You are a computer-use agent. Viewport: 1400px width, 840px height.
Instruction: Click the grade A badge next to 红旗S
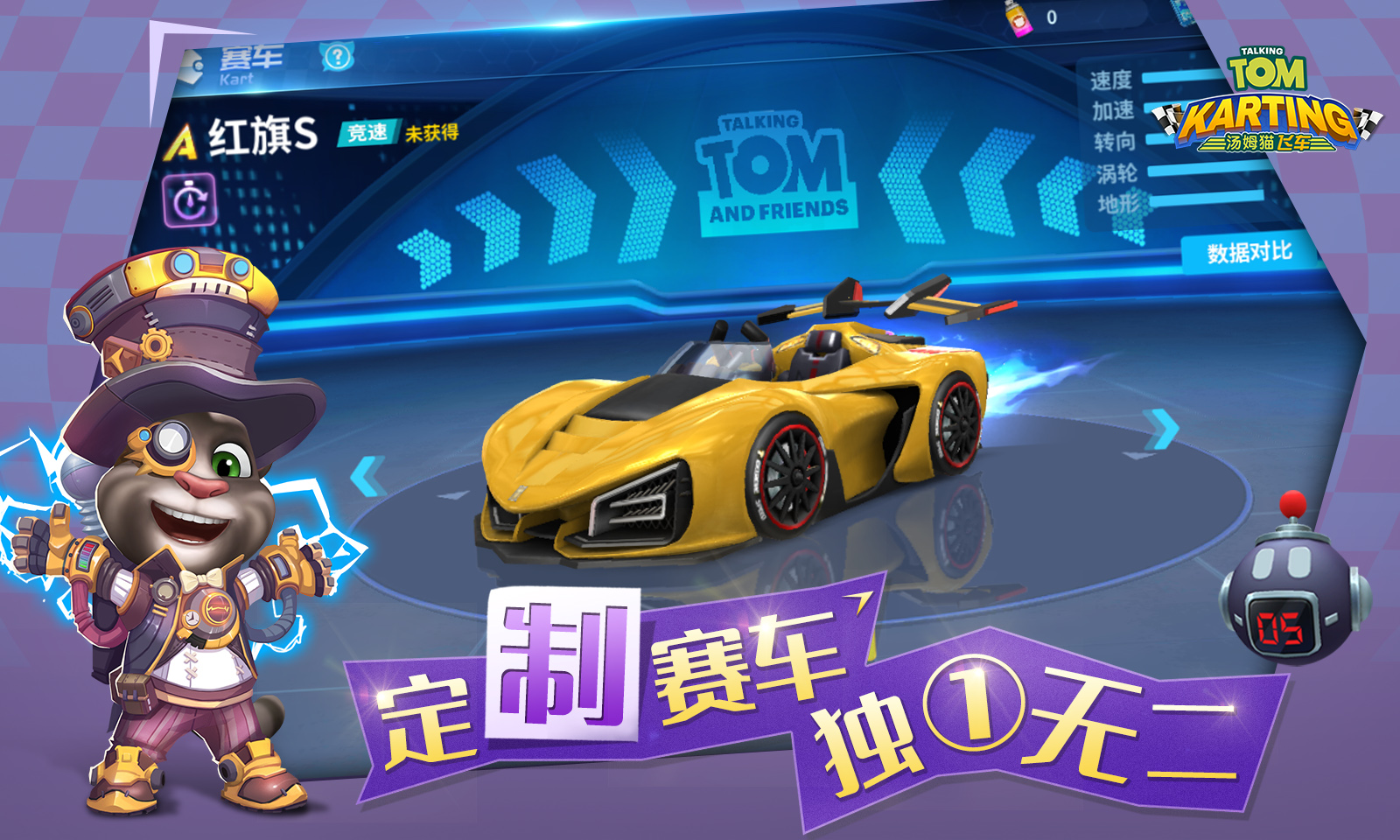pyautogui.click(x=184, y=138)
